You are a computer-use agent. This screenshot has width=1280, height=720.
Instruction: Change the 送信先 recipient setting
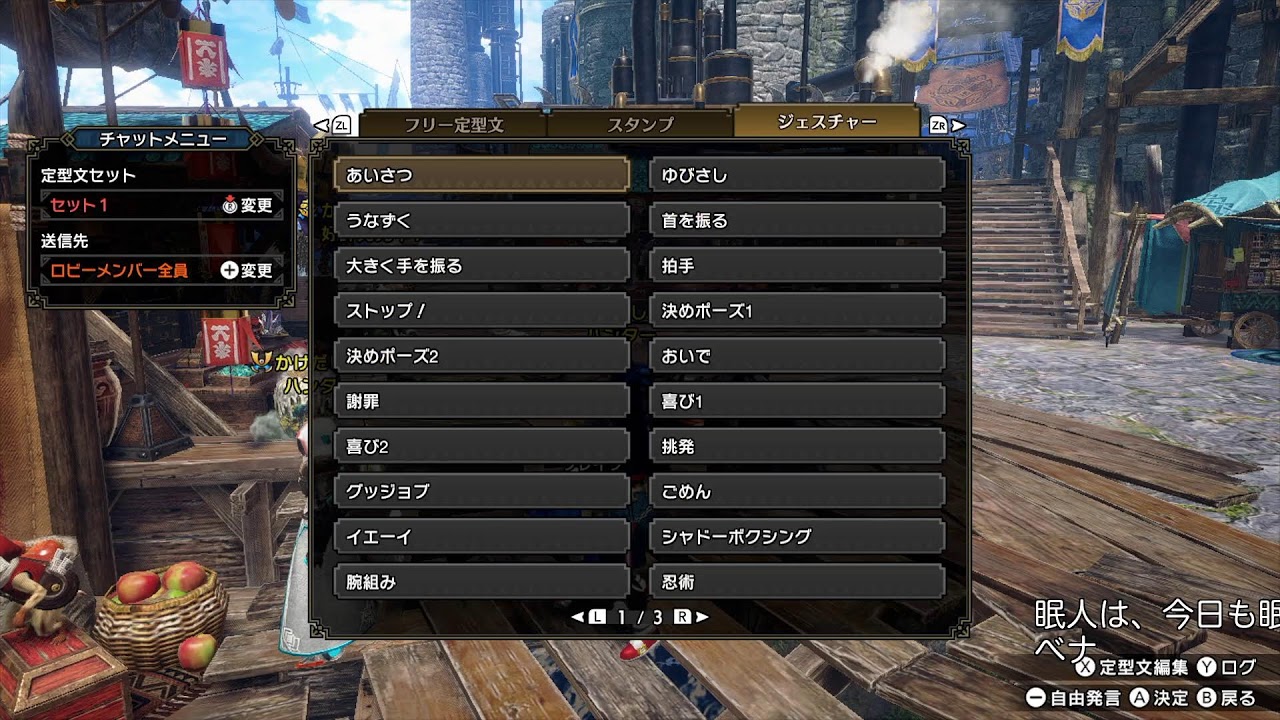pyautogui.click(x=247, y=270)
